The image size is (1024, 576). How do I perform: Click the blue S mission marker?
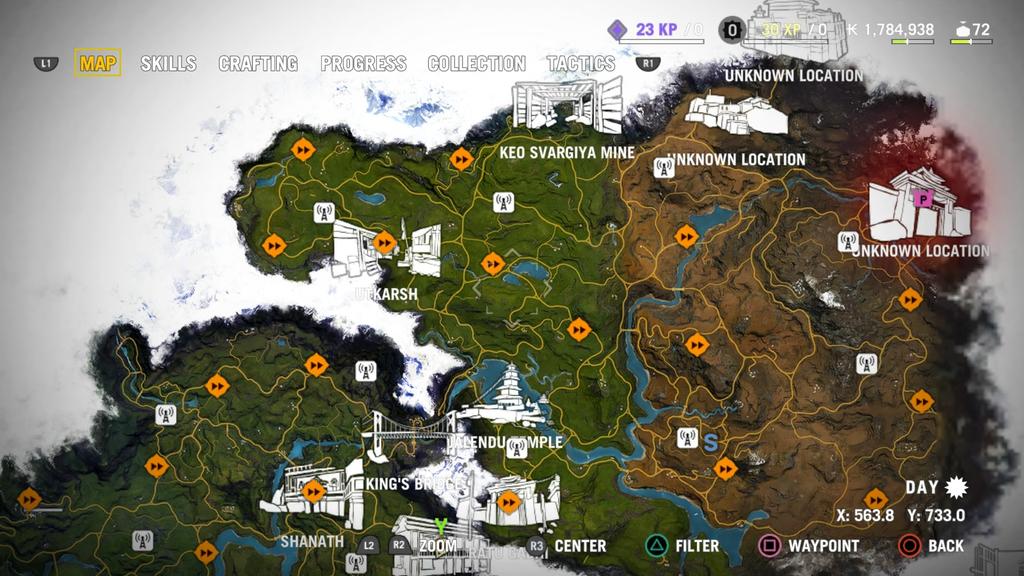pyautogui.click(x=711, y=441)
